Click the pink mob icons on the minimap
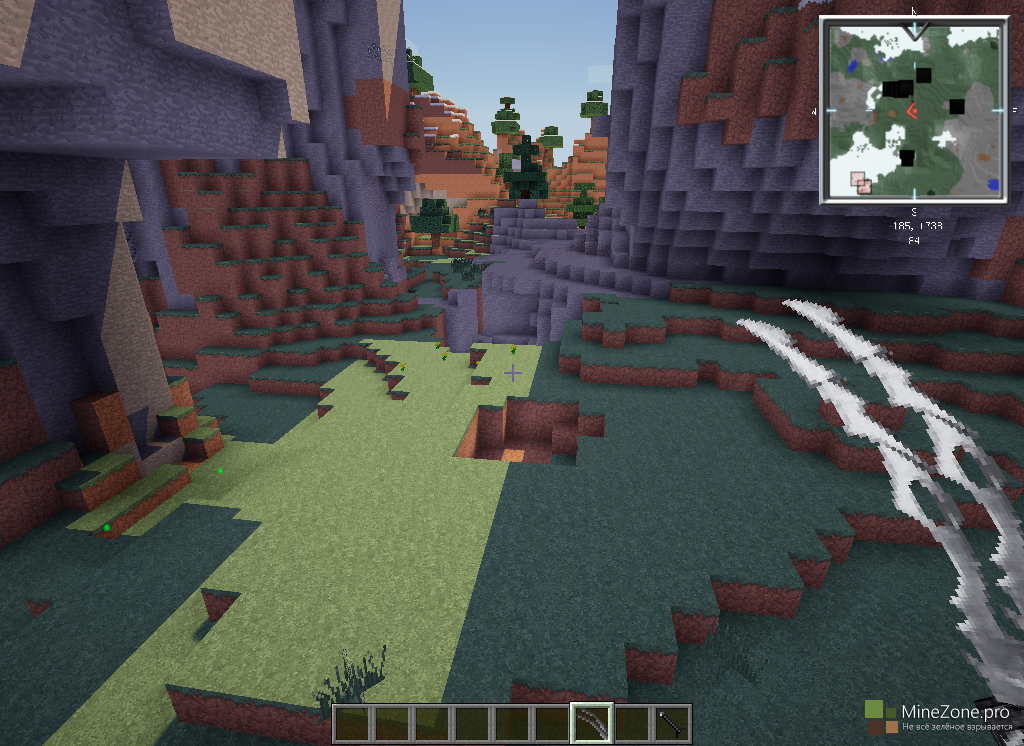1024x746 pixels. click(860, 181)
